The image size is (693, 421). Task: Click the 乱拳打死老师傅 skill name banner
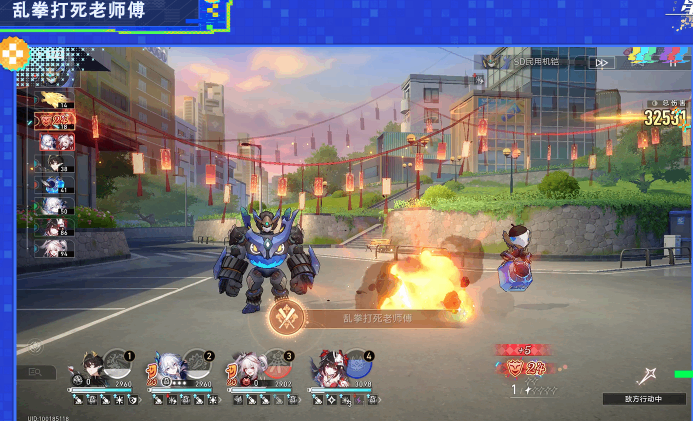pyautogui.click(x=377, y=318)
